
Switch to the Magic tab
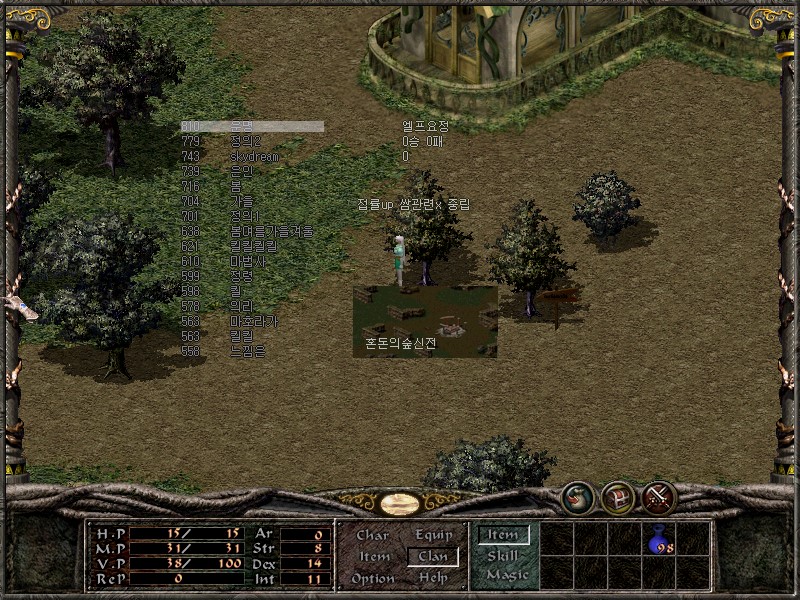[506, 575]
